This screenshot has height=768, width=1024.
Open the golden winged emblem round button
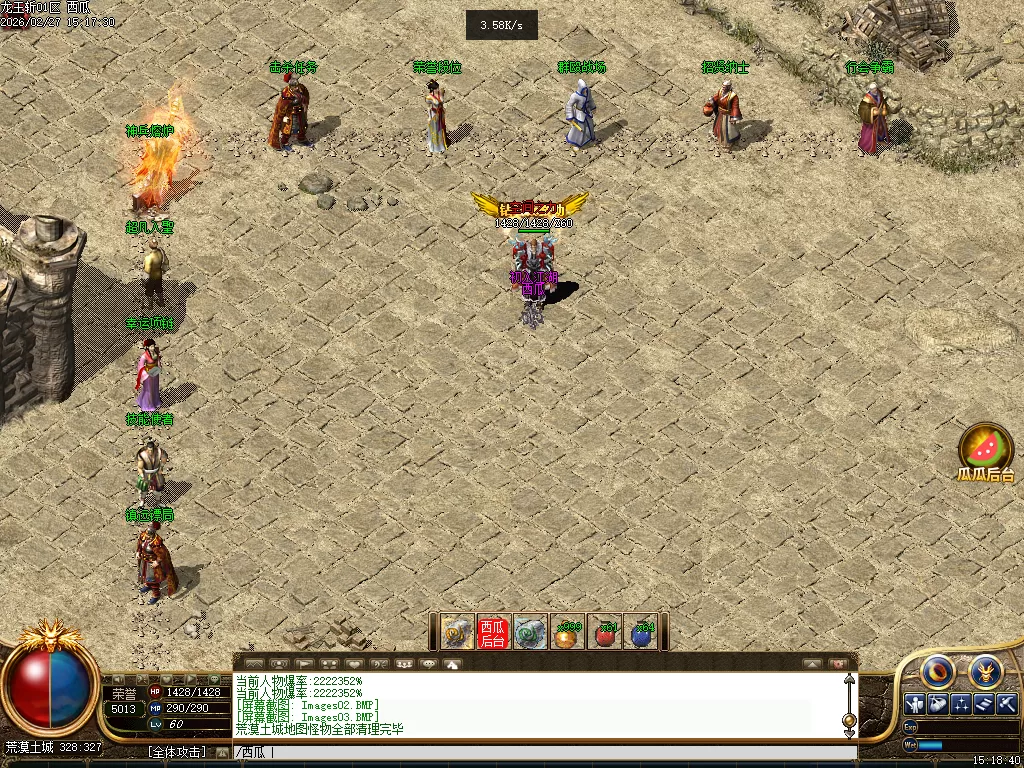985,671
